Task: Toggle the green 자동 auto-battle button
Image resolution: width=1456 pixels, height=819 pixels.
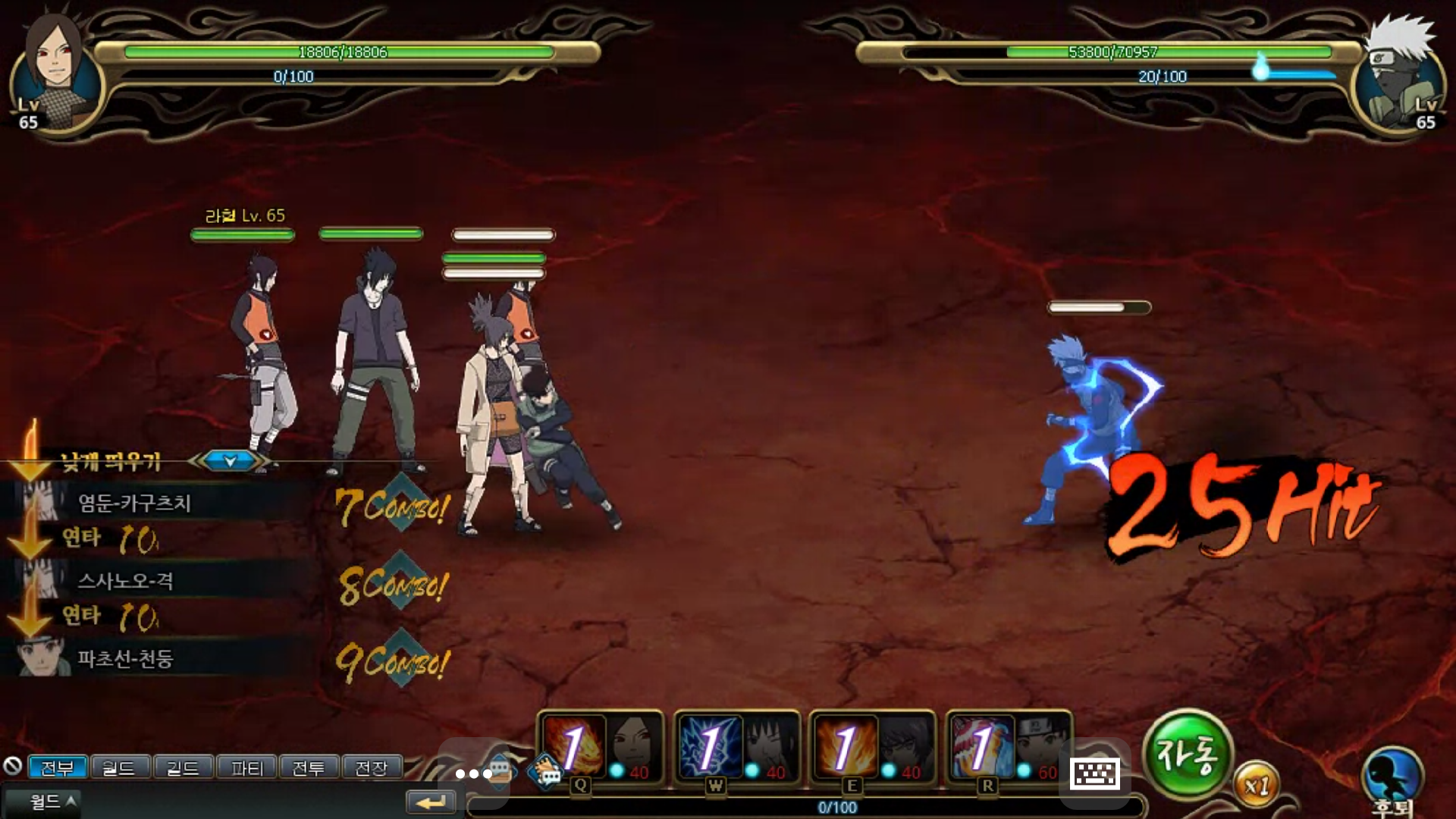Action: tap(1187, 755)
